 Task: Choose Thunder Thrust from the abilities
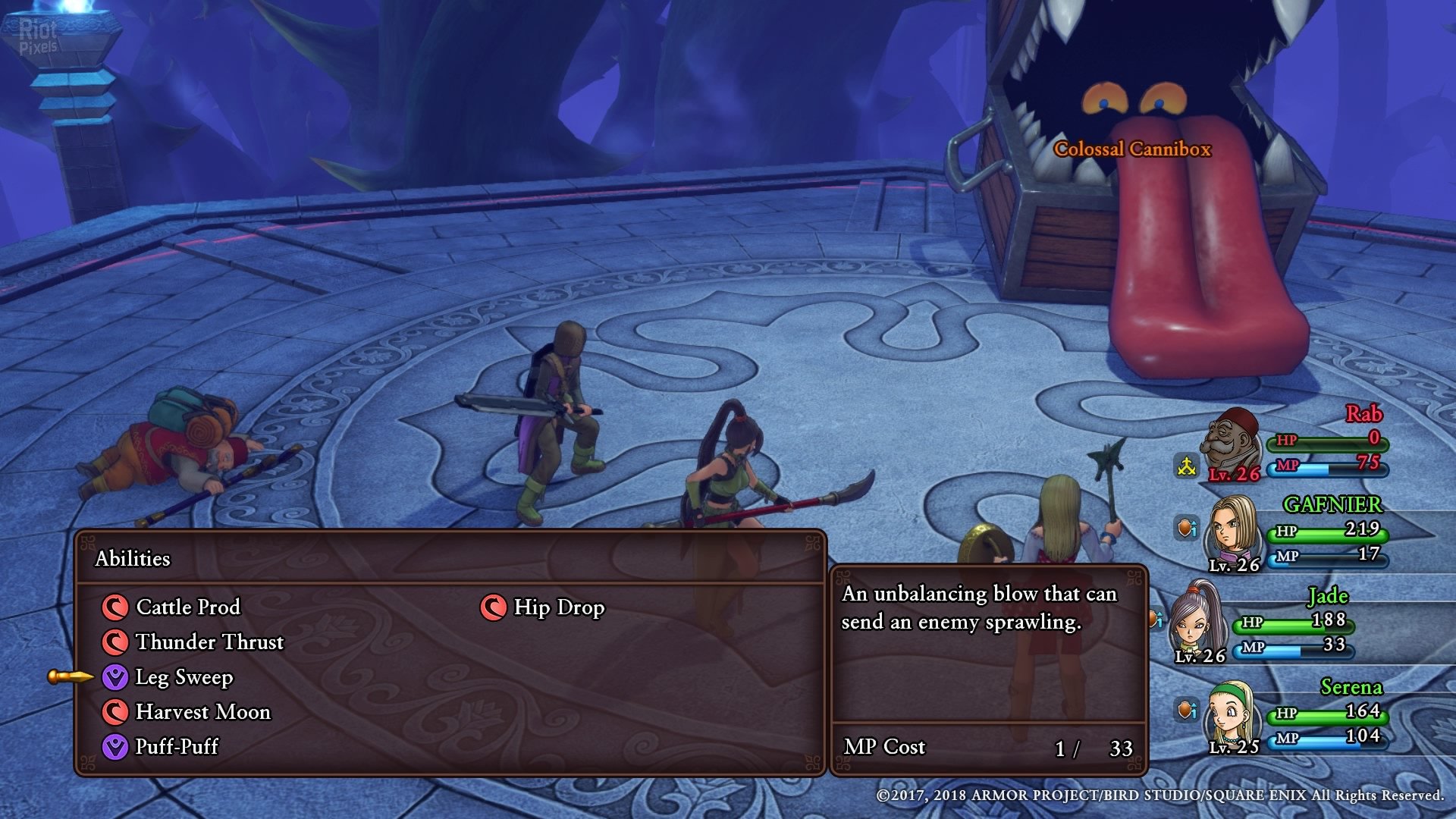(x=209, y=642)
